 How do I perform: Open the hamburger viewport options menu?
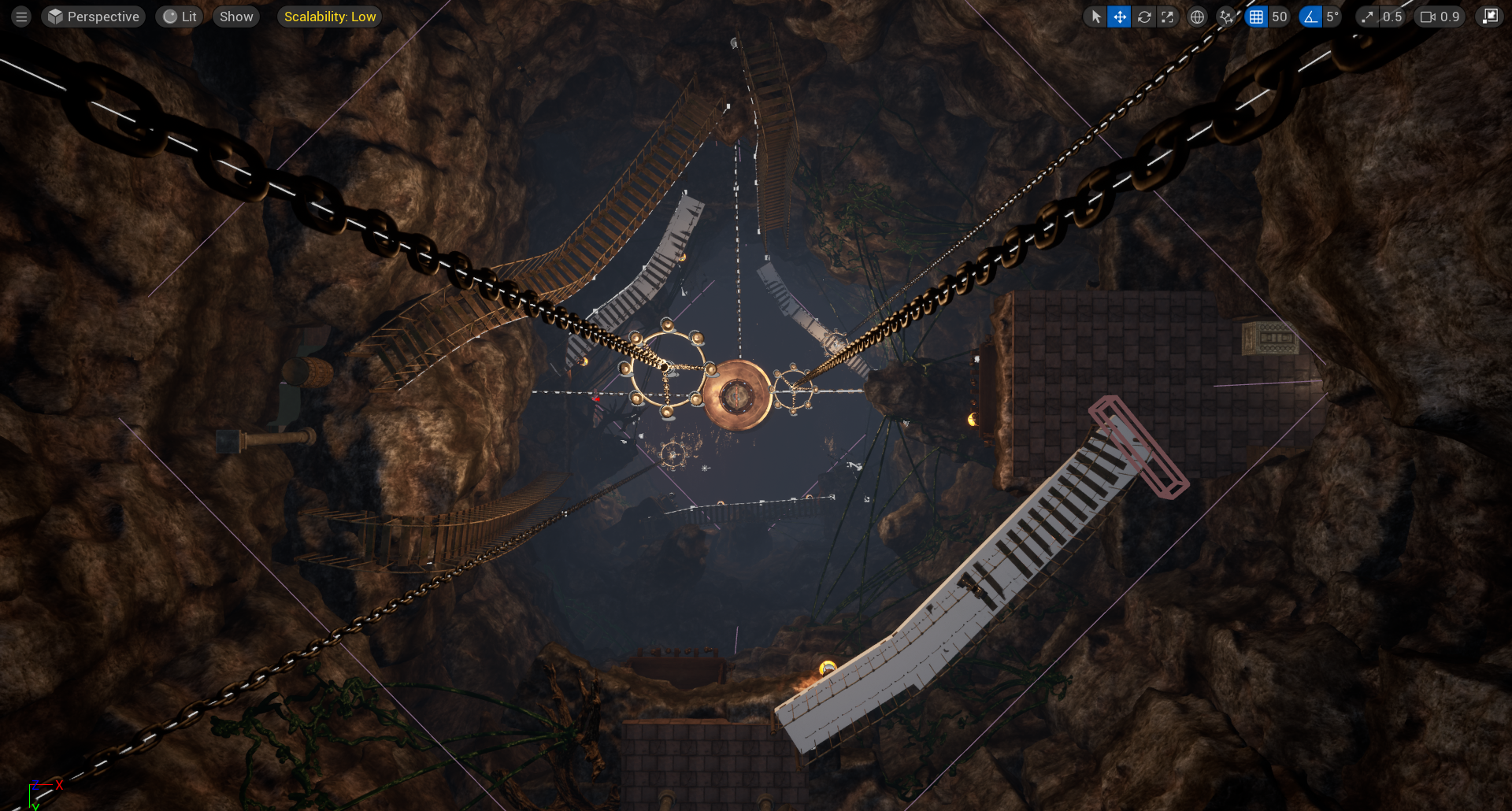point(21,17)
